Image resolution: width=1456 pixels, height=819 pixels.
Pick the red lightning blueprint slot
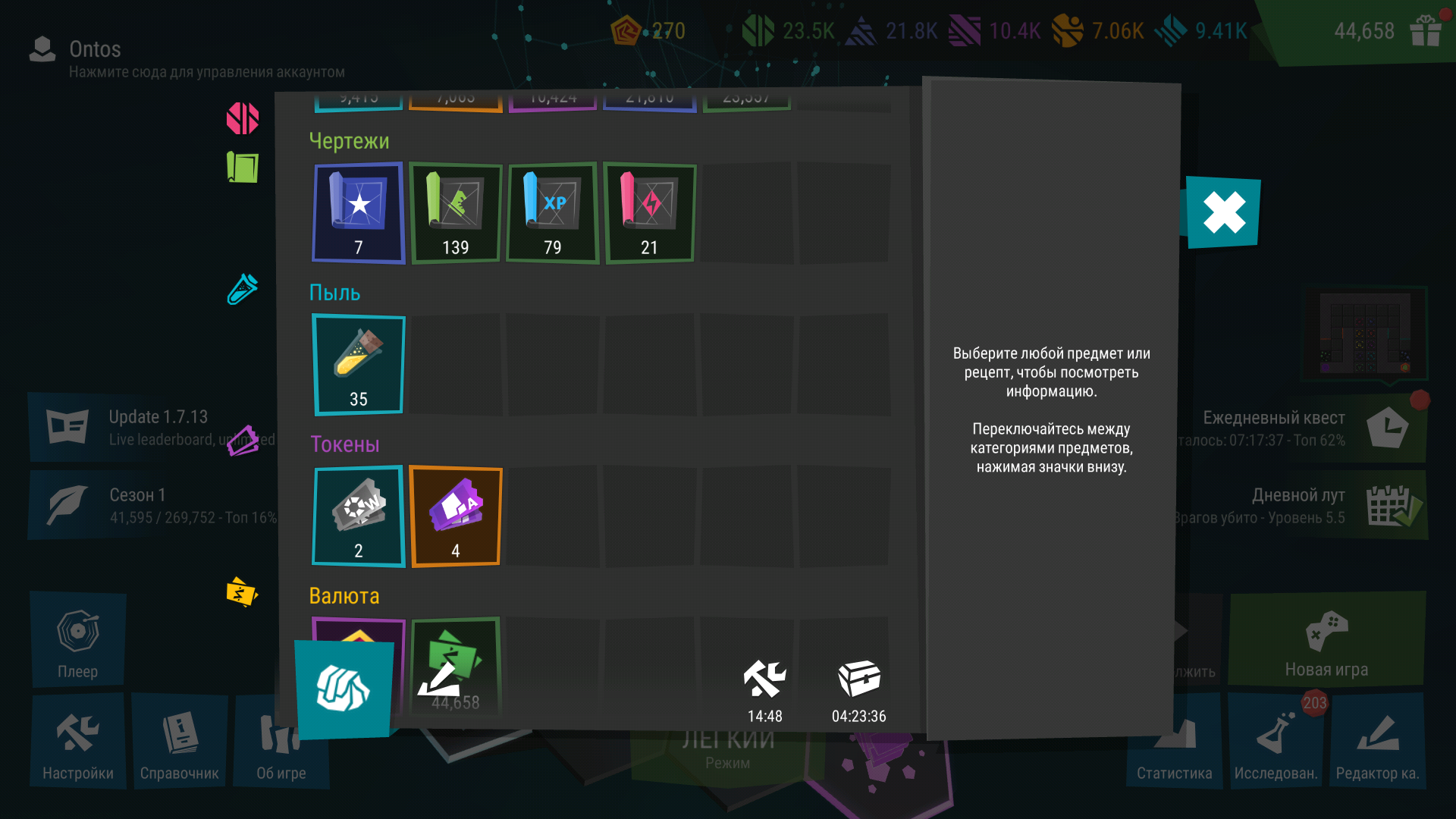coord(650,213)
